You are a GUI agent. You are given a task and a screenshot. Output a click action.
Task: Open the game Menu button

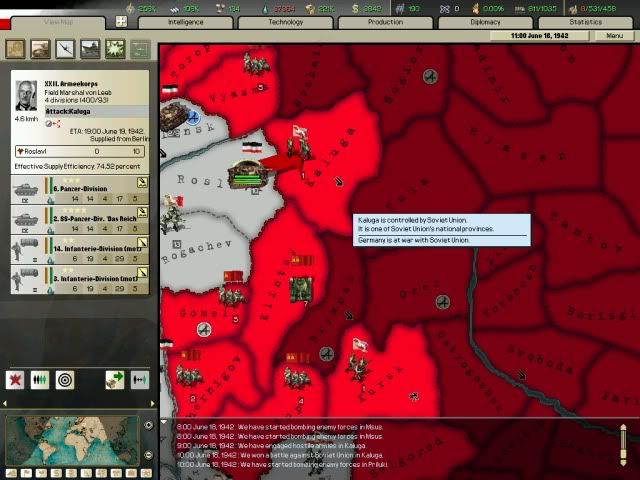coord(609,36)
